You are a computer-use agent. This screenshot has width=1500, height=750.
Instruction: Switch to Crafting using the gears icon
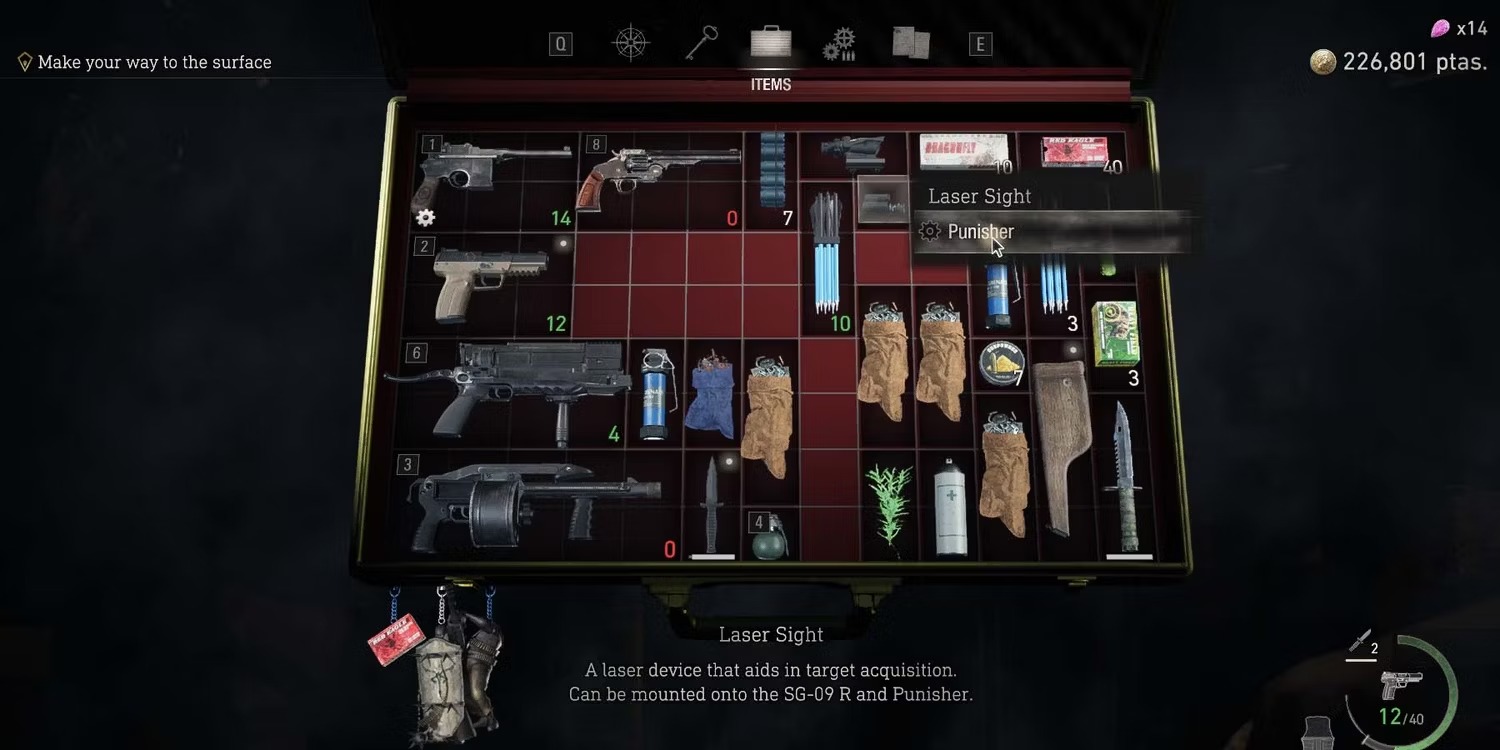click(x=839, y=43)
